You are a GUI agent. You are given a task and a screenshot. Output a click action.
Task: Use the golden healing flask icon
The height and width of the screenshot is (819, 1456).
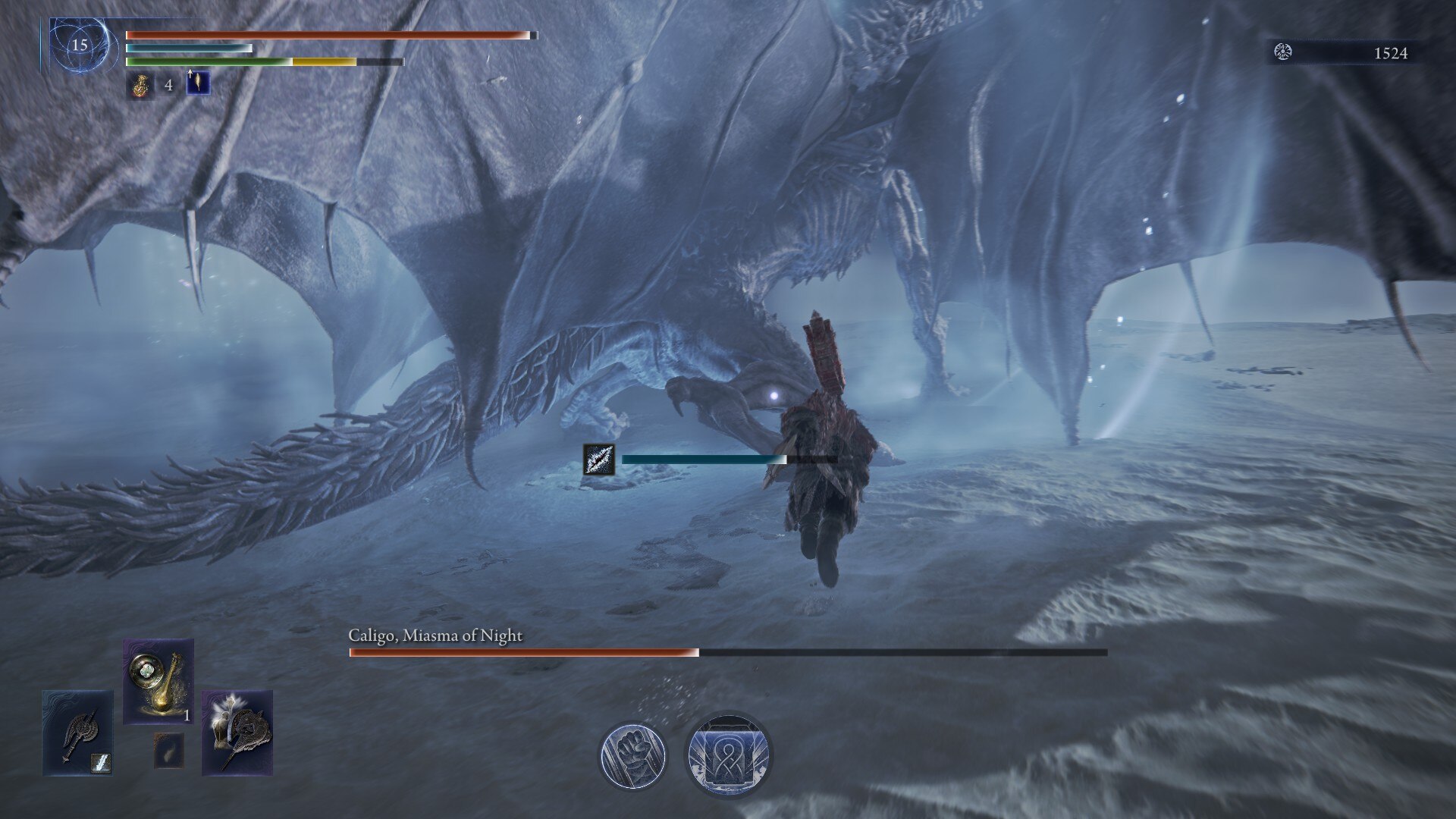click(x=140, y=84)
